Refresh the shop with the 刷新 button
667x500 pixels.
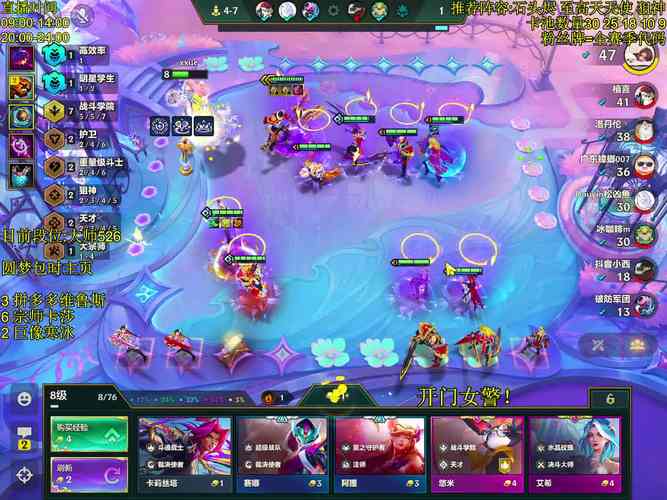(89, 473)
